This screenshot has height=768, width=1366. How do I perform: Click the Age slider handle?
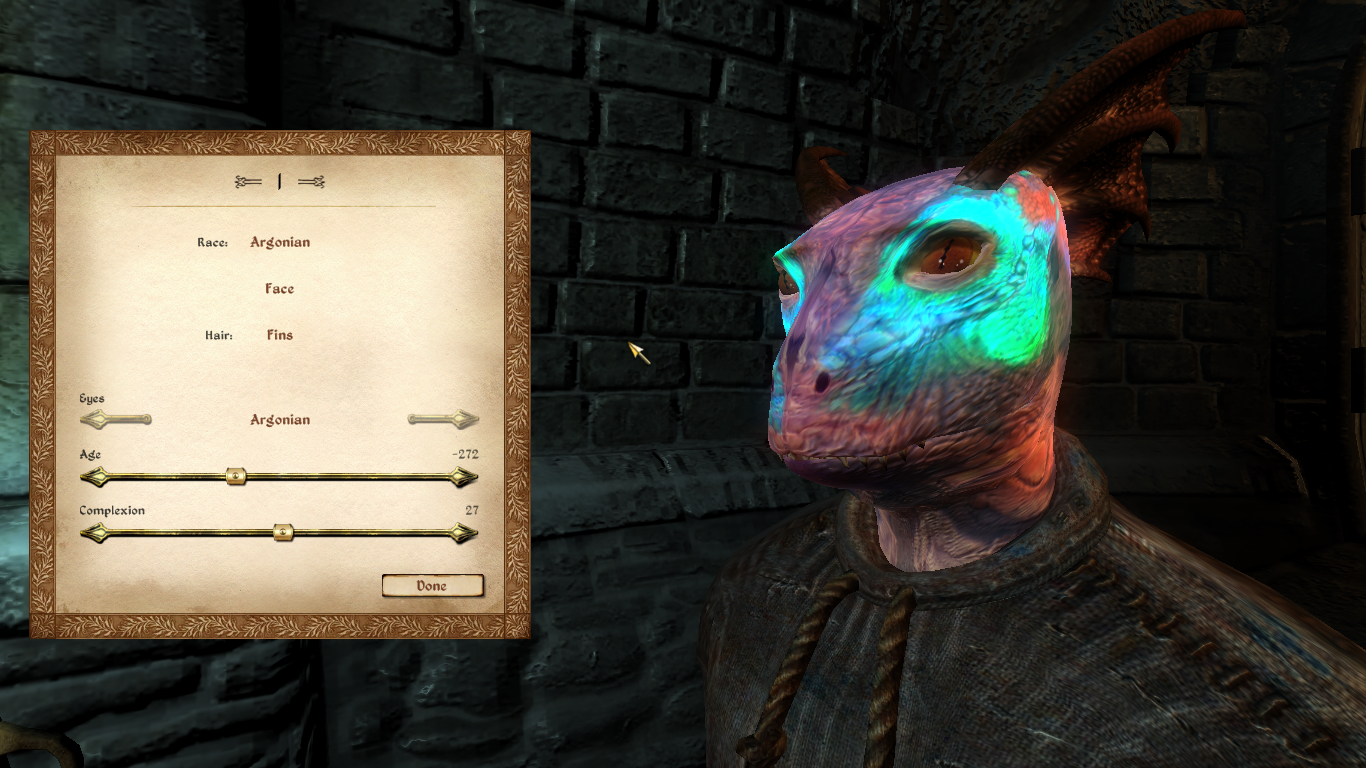(x=236, y=477)
